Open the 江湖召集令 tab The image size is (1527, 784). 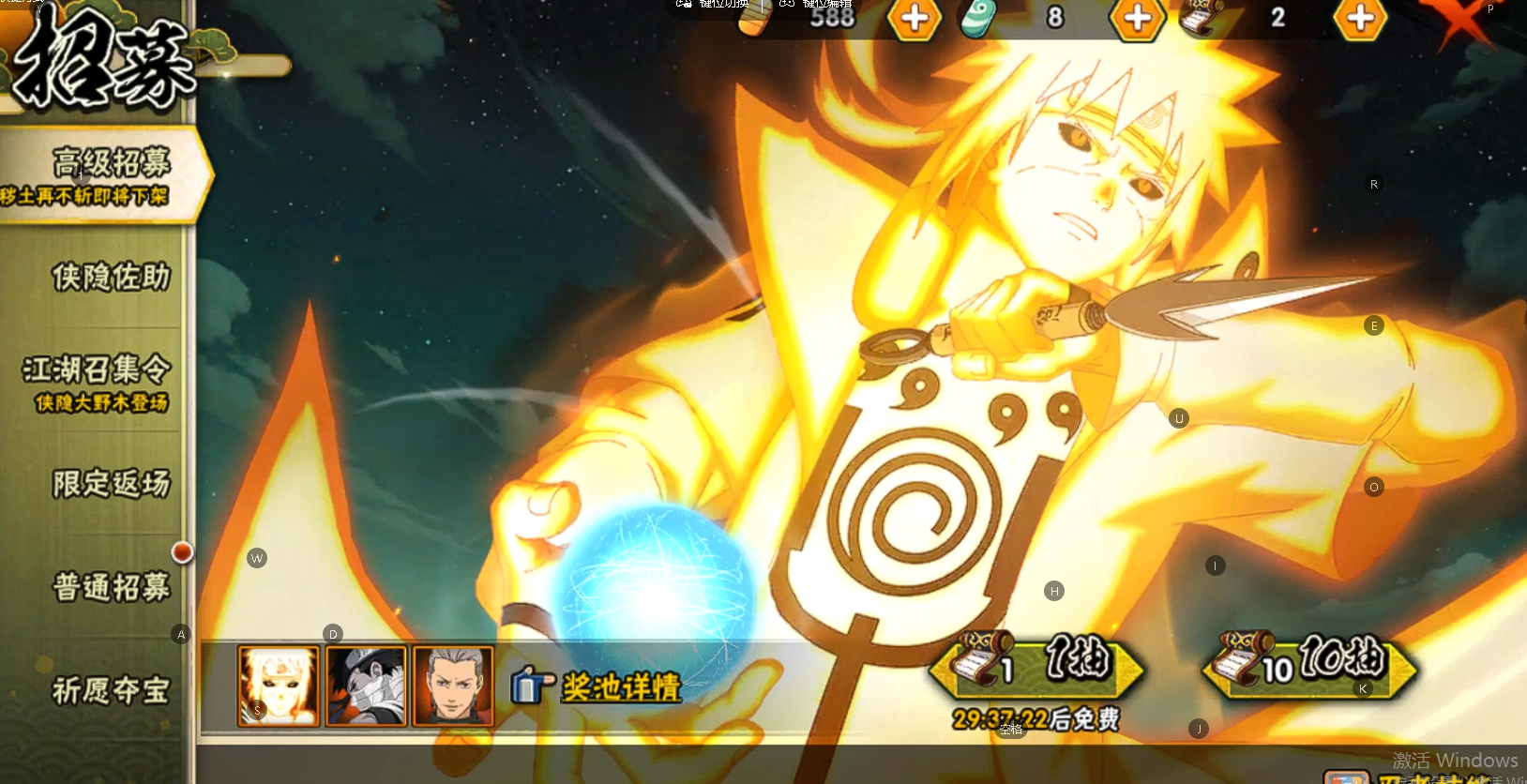tap(98, 381)
